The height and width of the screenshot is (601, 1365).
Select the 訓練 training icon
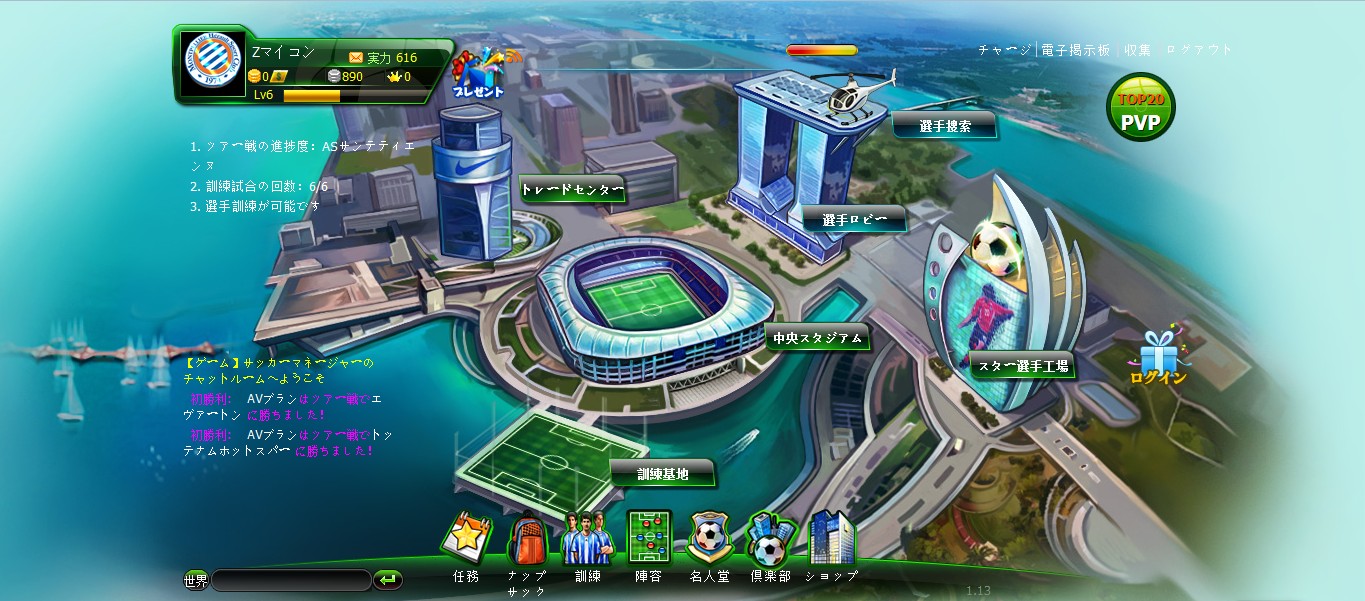point(587,540)
